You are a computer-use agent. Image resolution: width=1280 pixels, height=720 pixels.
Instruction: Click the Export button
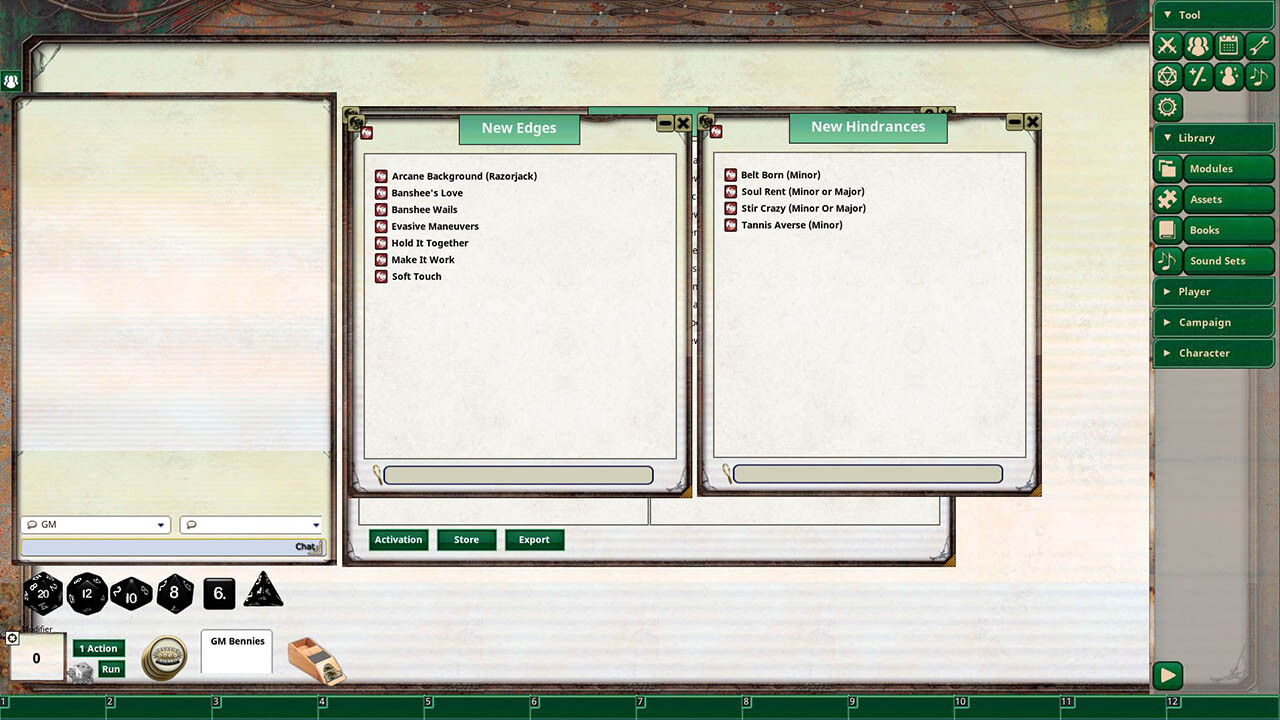coord(534,539)
